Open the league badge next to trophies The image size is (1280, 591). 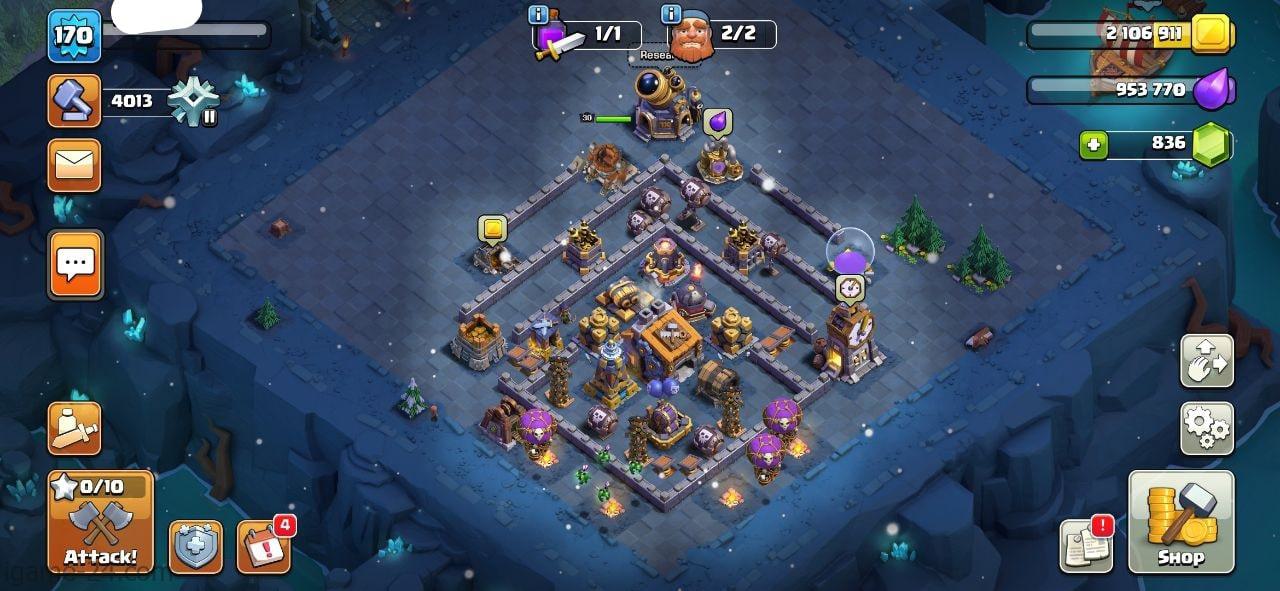coord(190,102)
